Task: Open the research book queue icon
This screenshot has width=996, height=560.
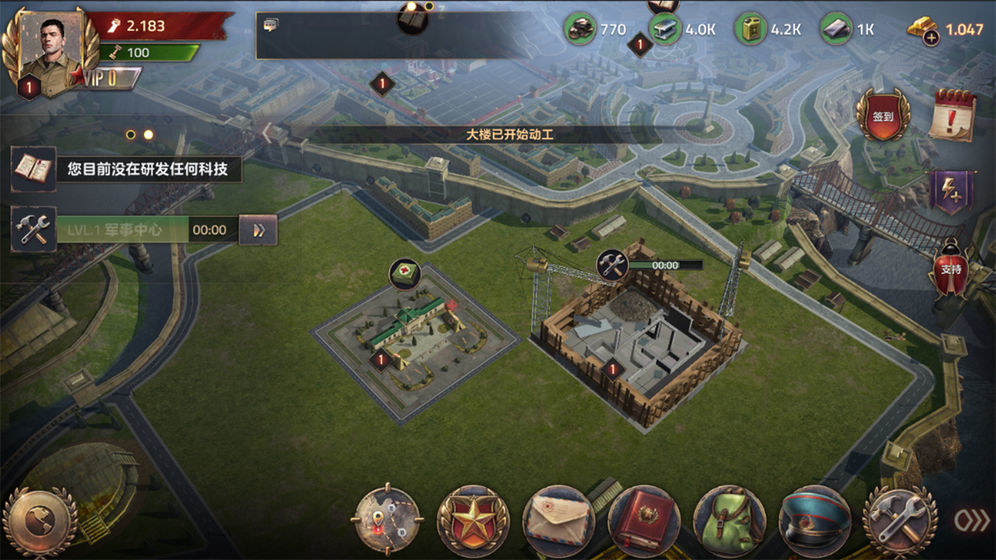Action: (34, 169)
